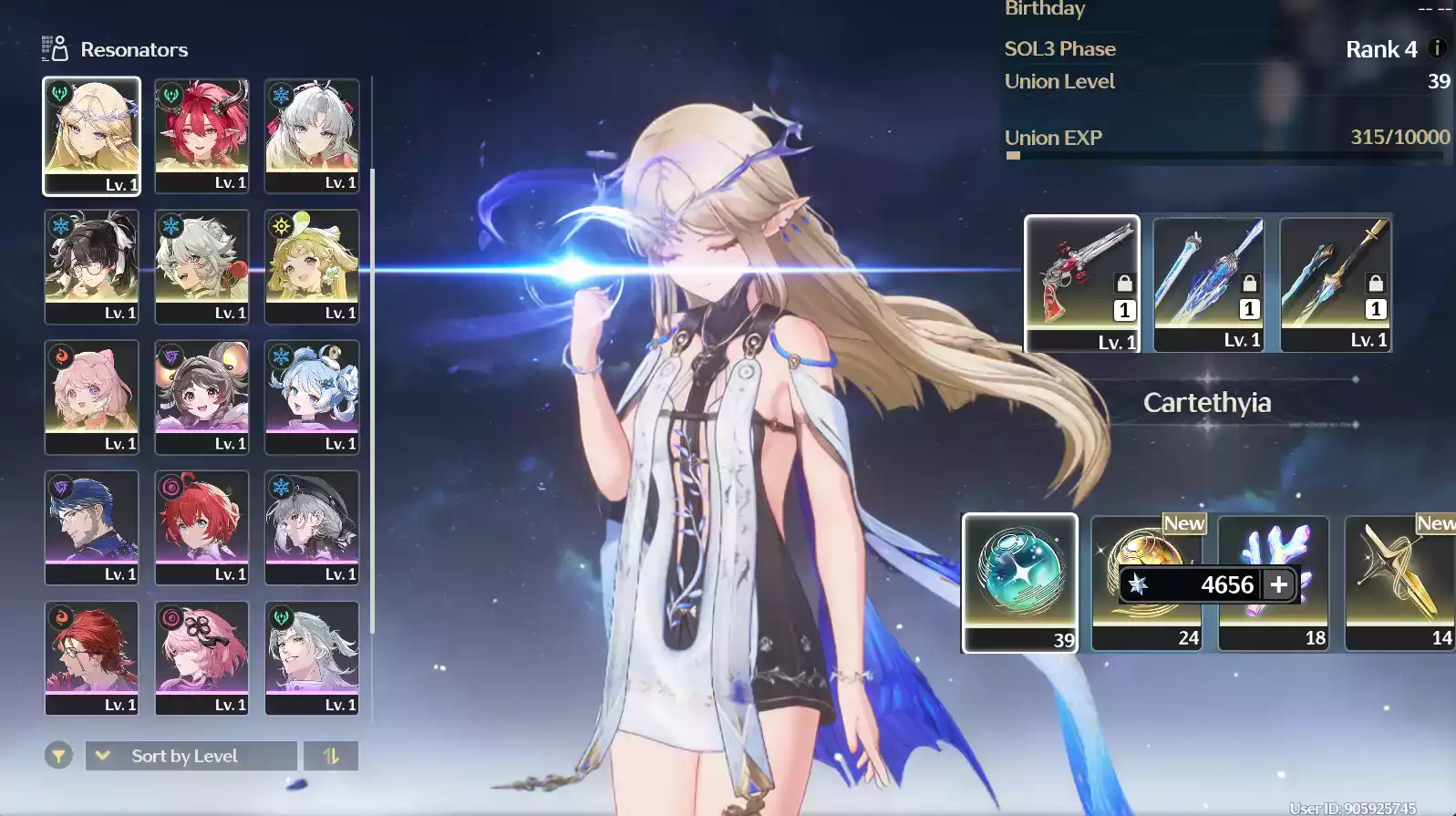Select the red-haired man with glasses
1456x816 pixels.
pos(91,657)
